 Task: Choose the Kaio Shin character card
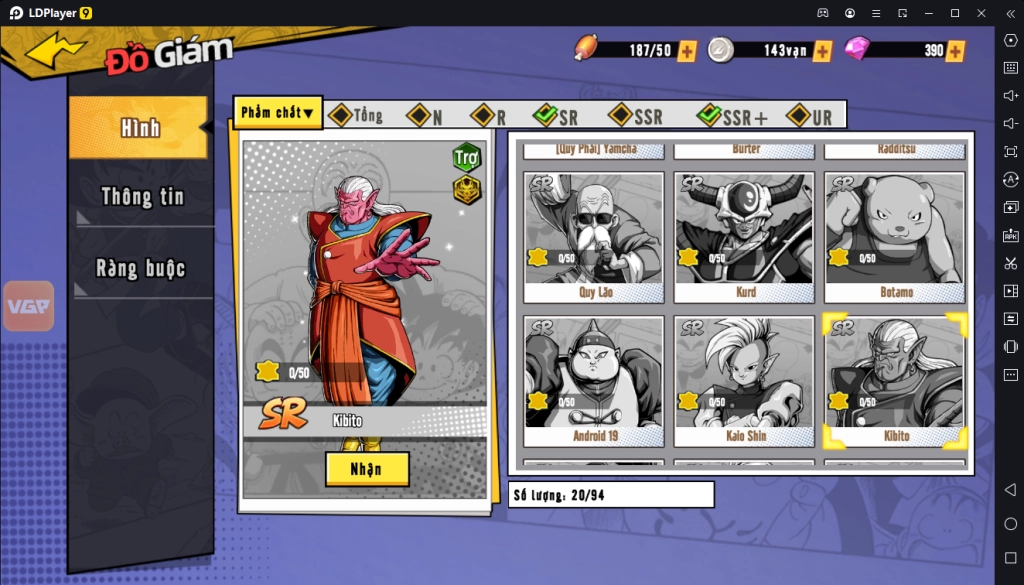pyautogui.click(x=745, y=381)
